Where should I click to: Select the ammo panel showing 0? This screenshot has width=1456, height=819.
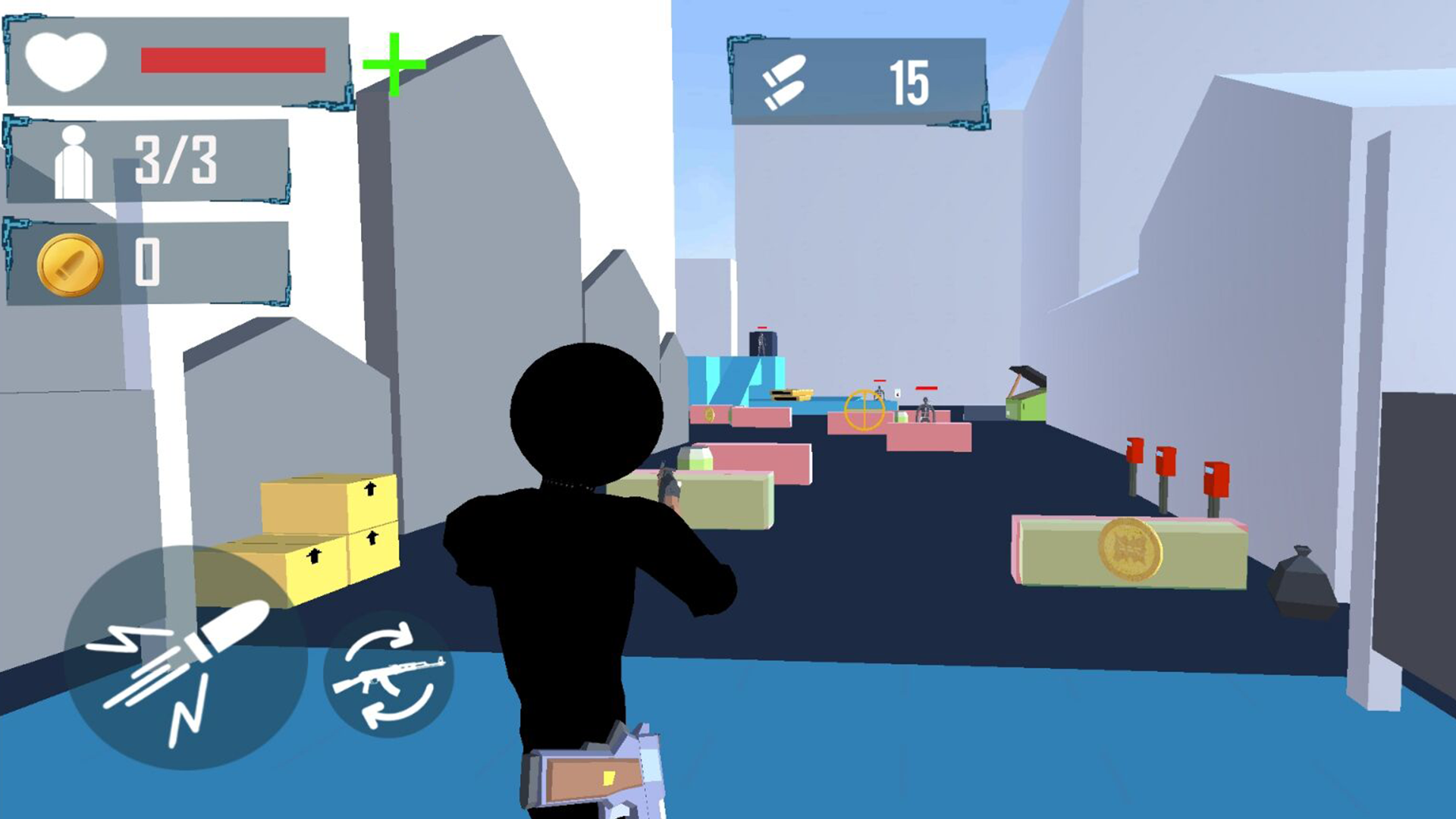148,262
